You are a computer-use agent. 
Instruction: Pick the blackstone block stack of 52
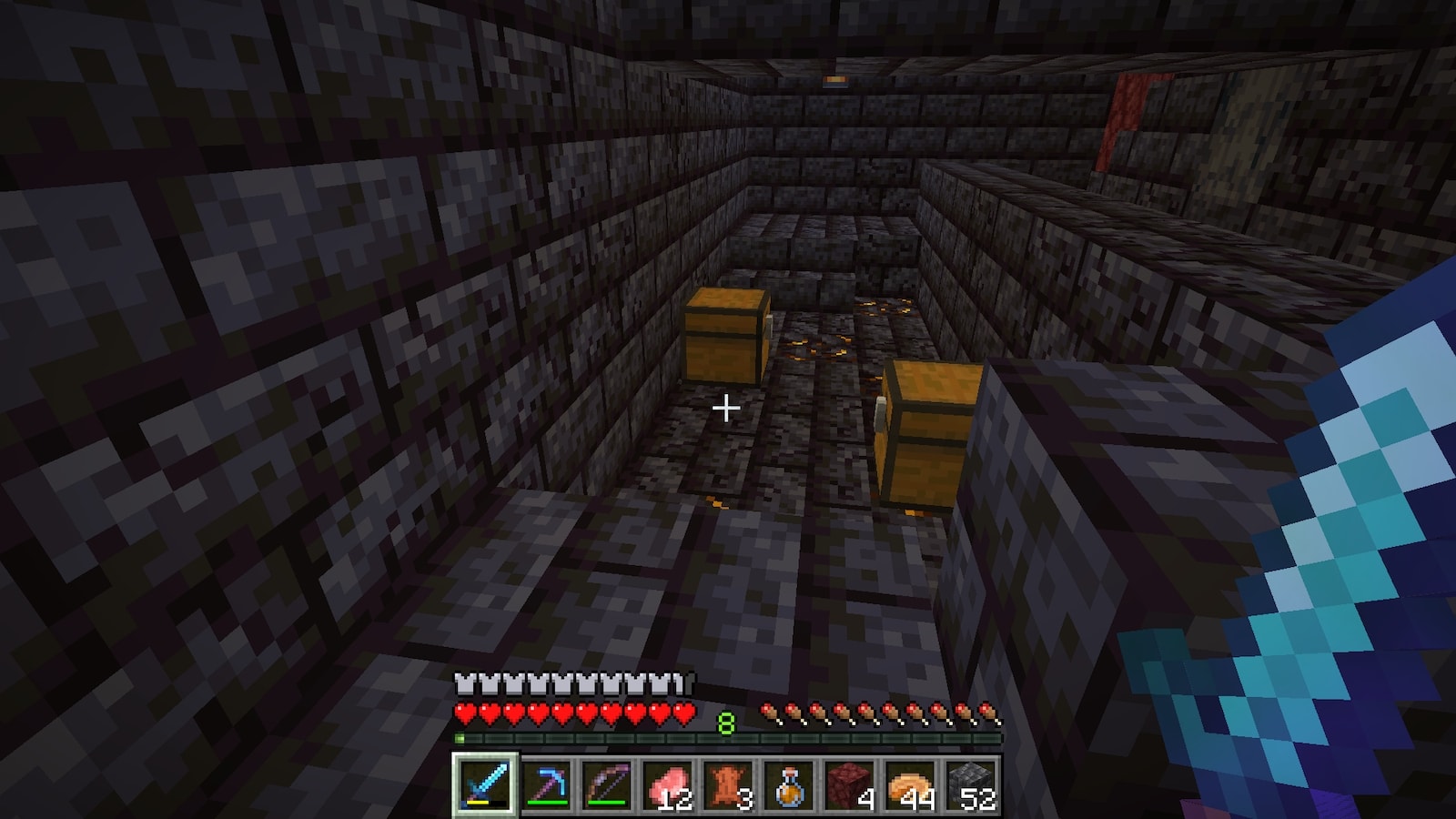[x=970, y=784]
